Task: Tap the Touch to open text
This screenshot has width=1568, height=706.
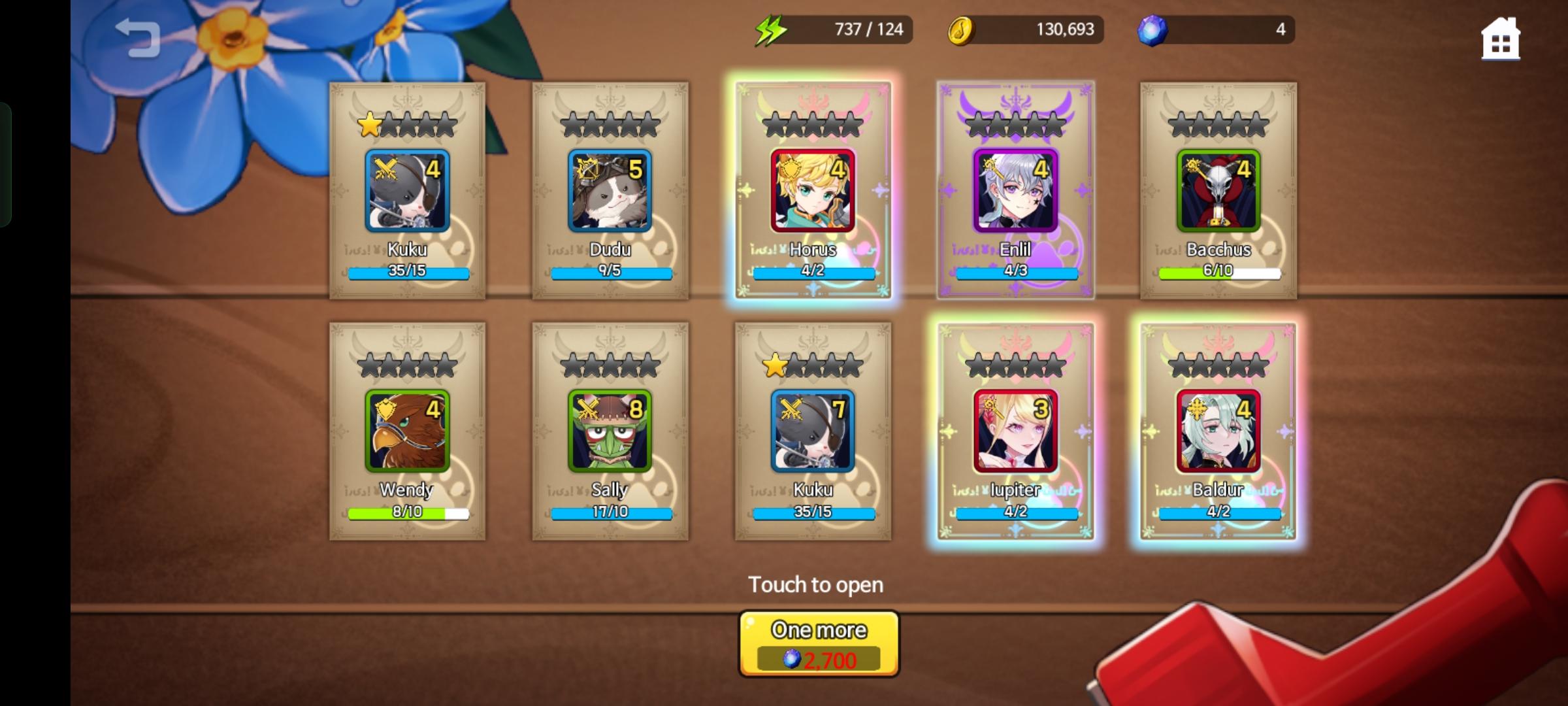Action: pyautogui.click(x=817, y=584)
